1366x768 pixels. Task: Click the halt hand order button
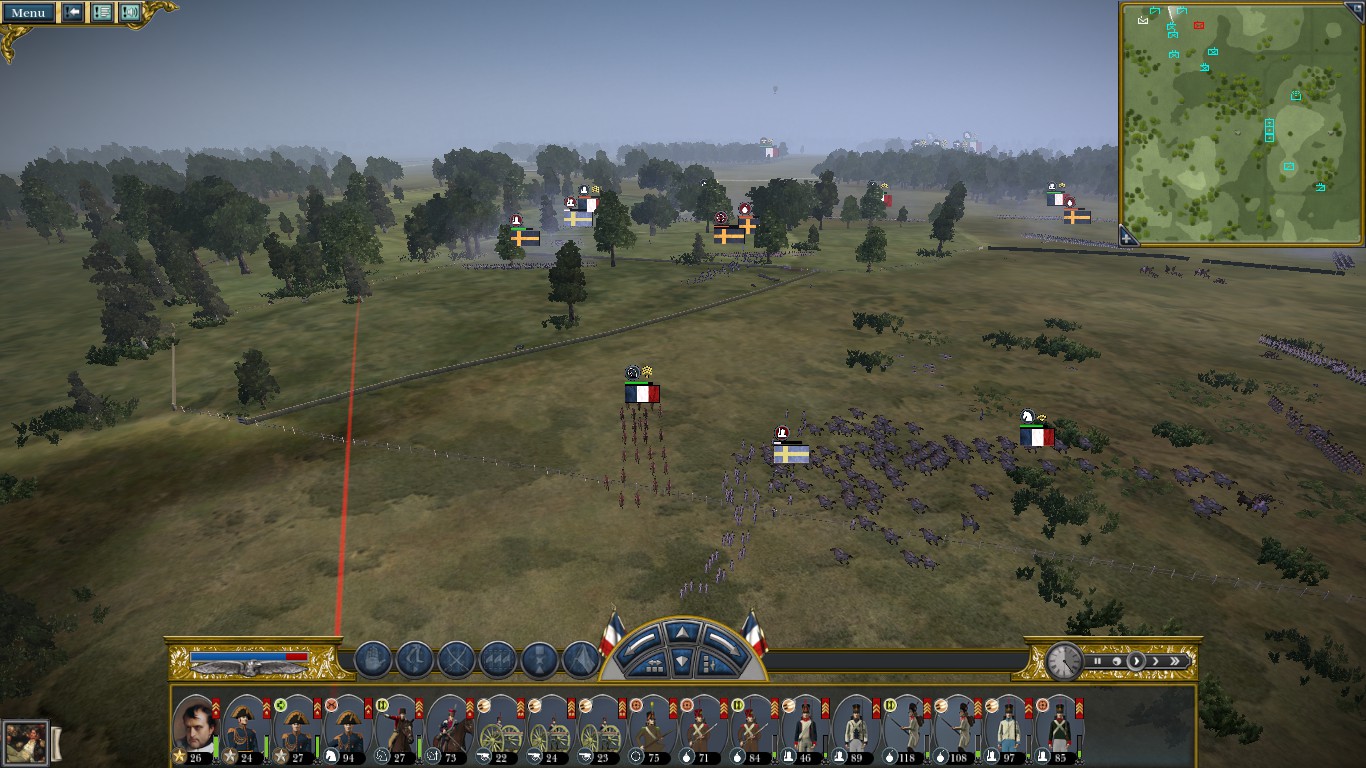tap(373, 660)
